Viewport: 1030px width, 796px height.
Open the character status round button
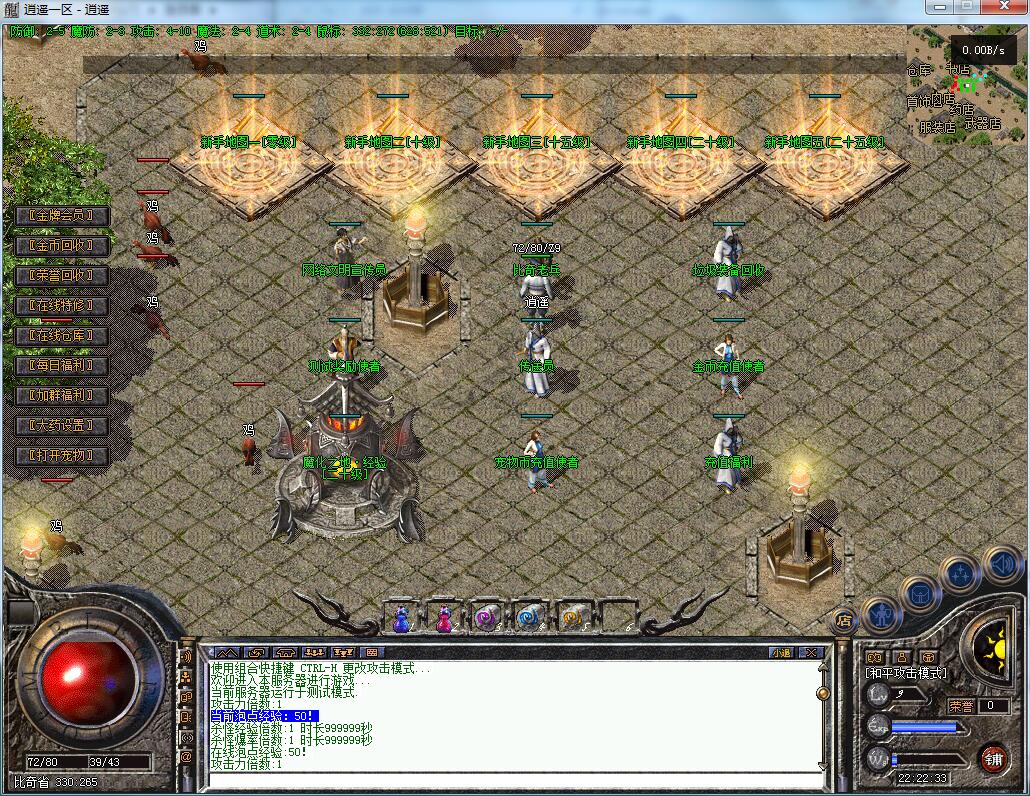(x=881, y=613)
